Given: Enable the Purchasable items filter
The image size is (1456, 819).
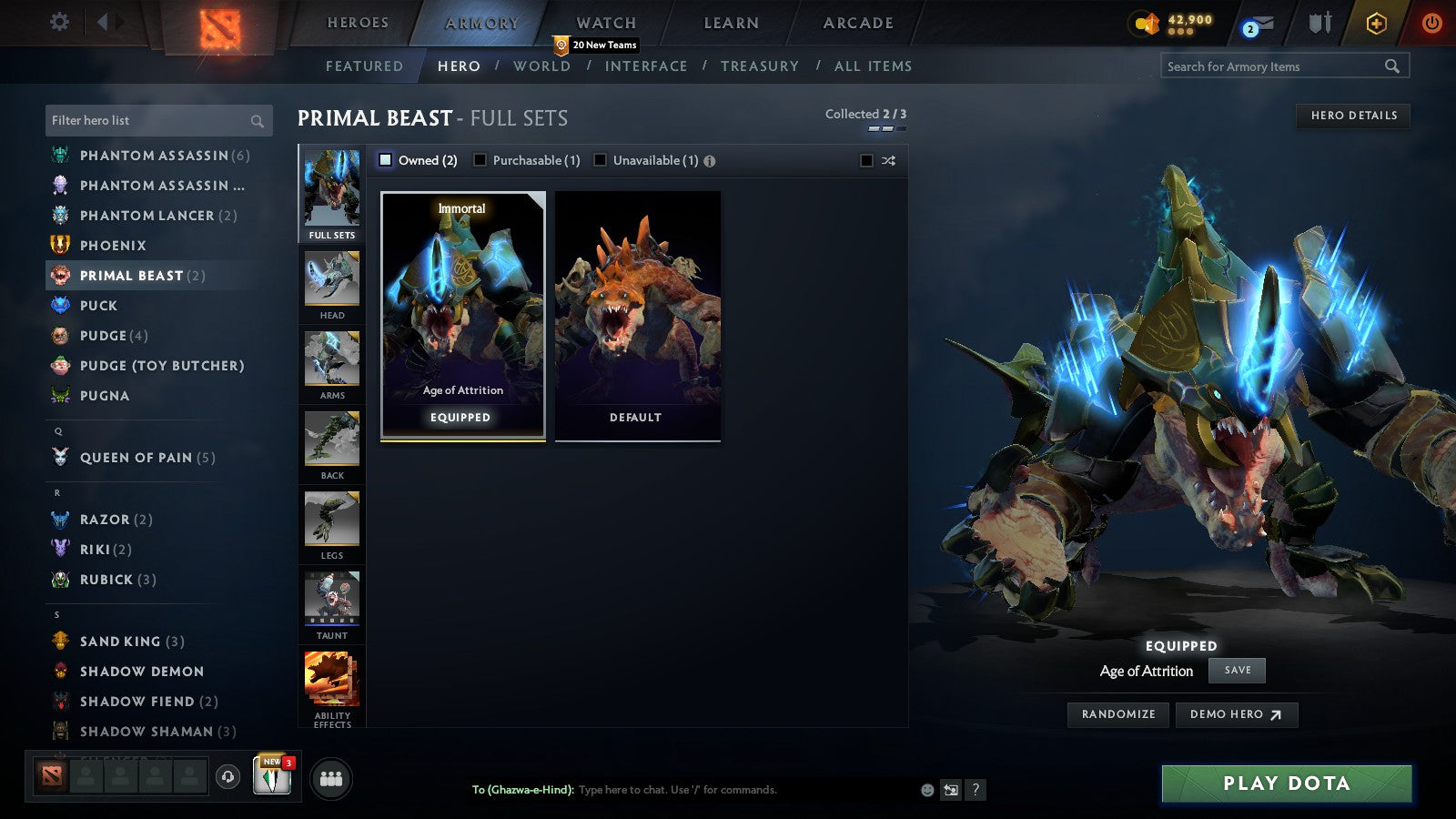Looking at the screenshot, I should 480,159.
